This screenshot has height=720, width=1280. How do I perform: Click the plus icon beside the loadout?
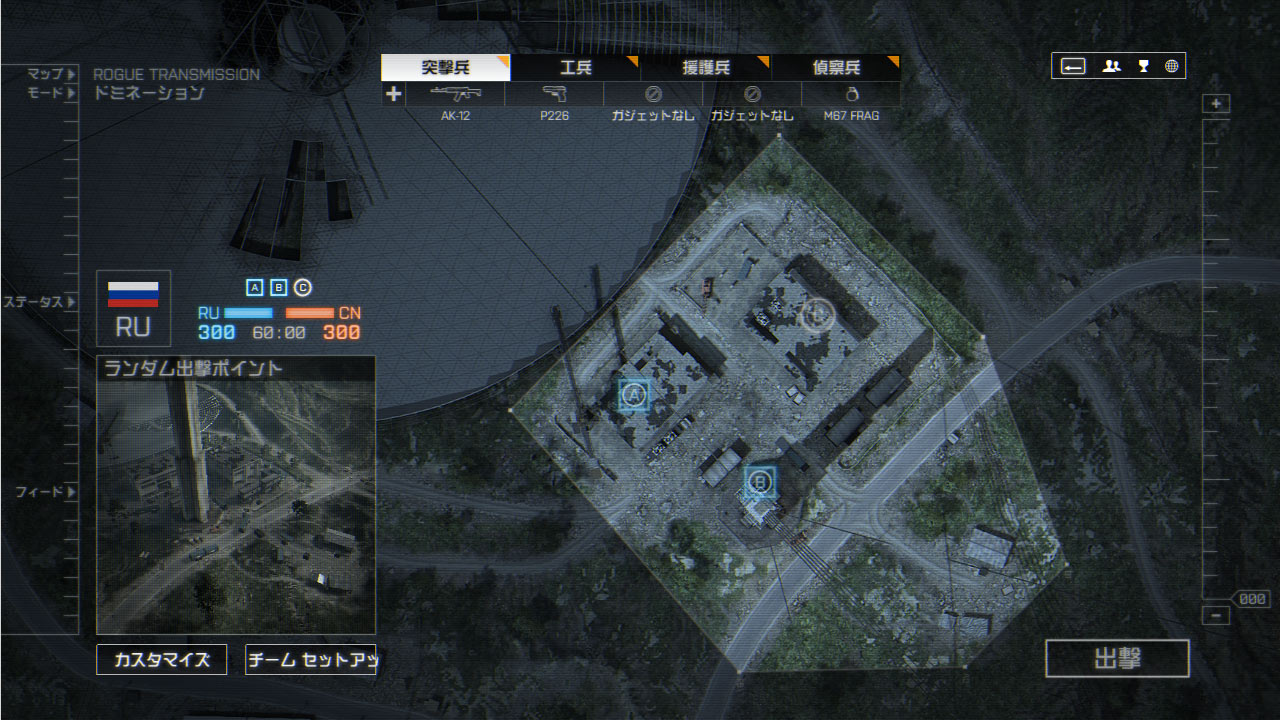(x=393, y=94)
